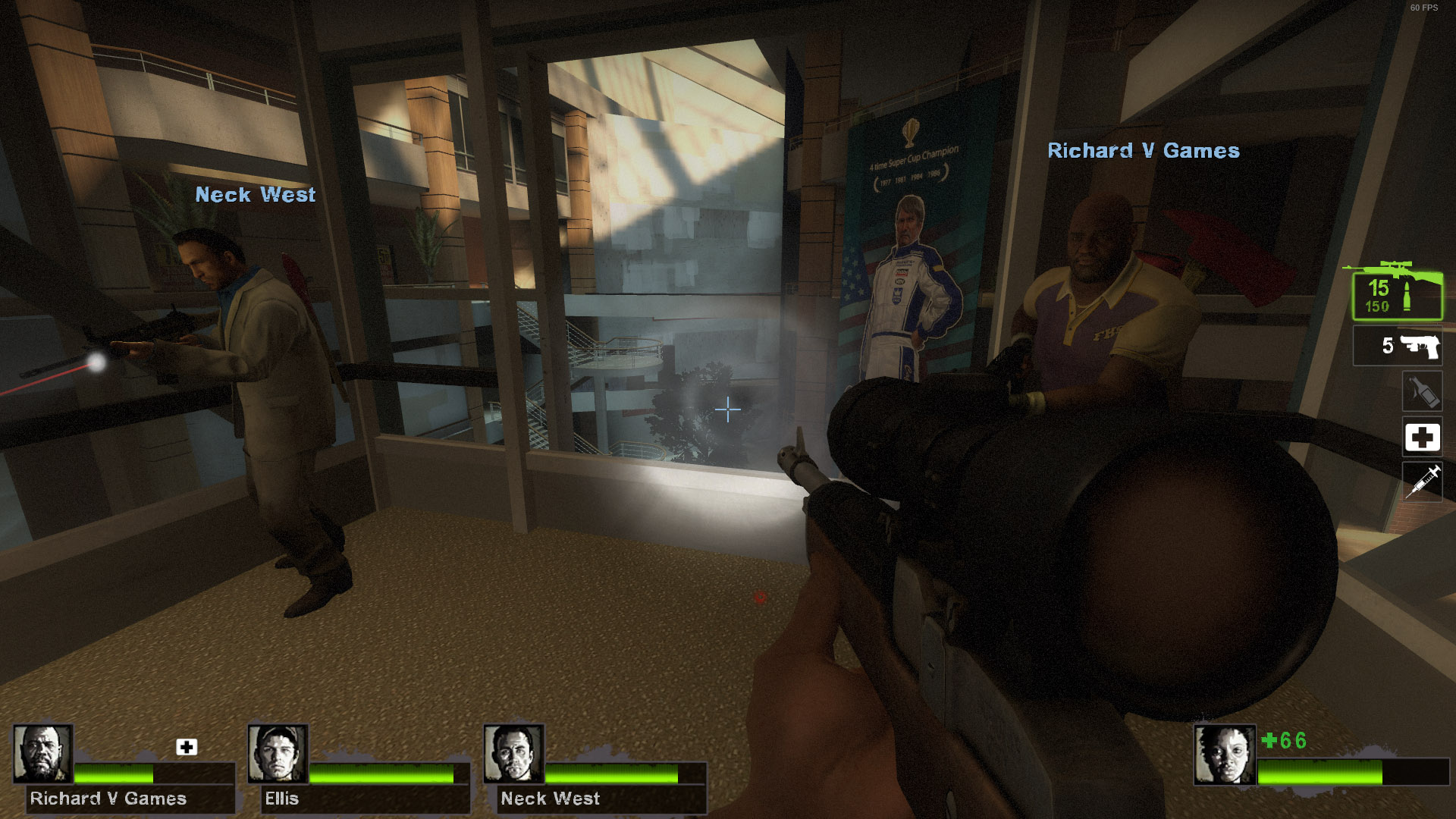The image size is (1456, 819).
Task: Select the molotov throwable slot
Action: point(1422,391)
